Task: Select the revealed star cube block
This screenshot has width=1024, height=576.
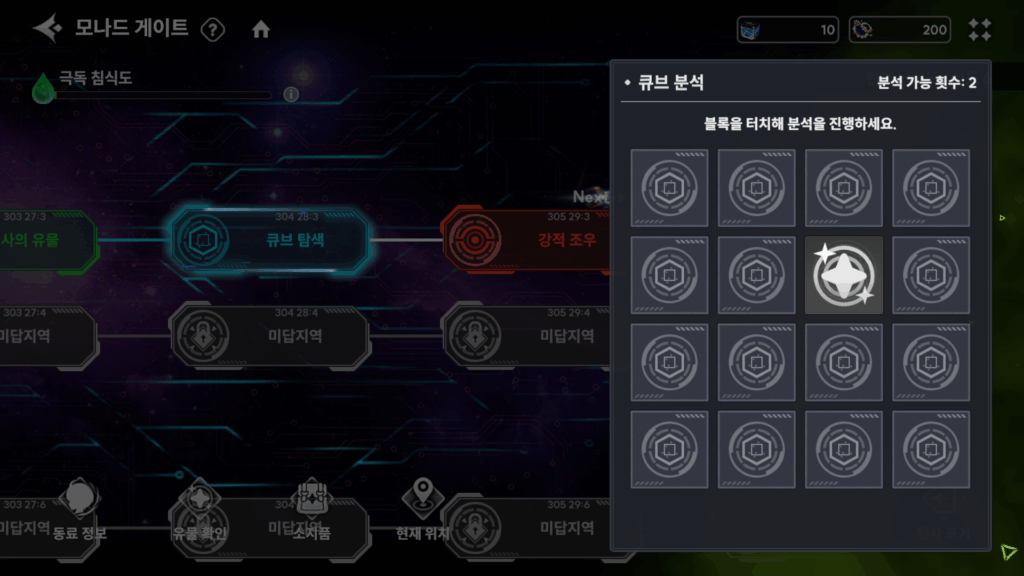Action: coord(844,275)
